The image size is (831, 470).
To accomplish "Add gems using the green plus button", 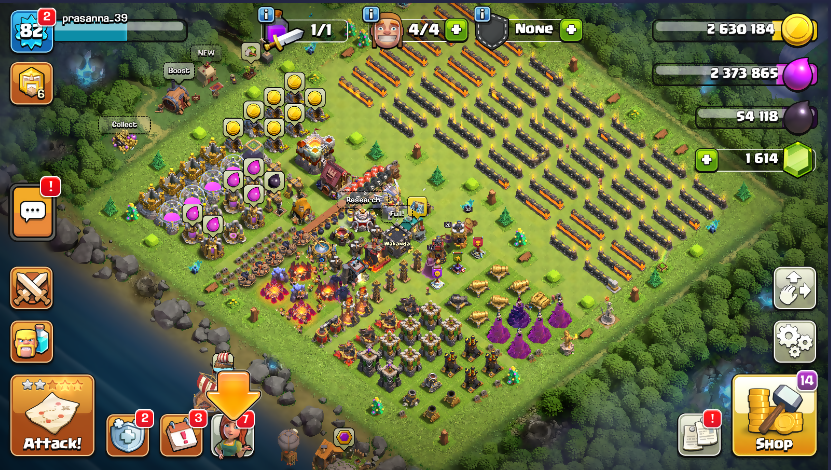I will 707,159.
